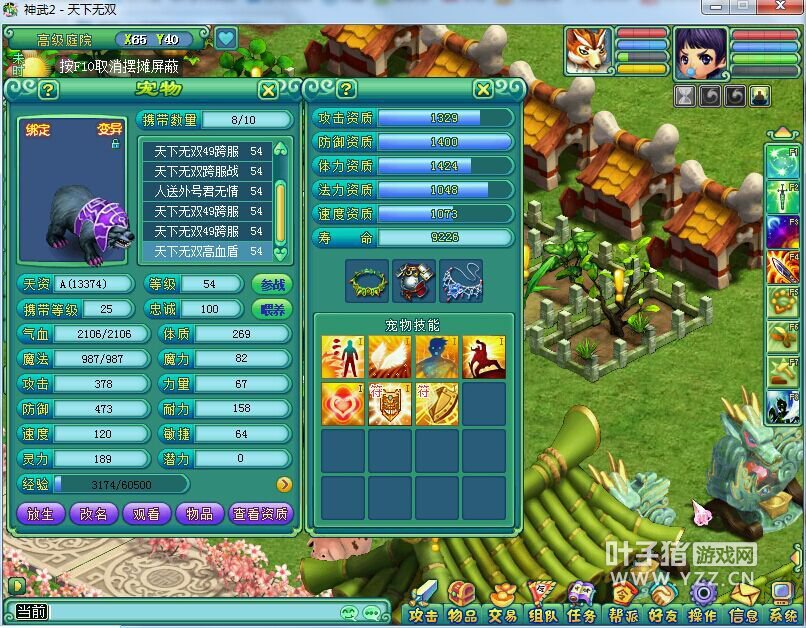Select the pet necklace equipment slot
The height and width of the screenshot is (628, 806).
(x=460, y=281)
